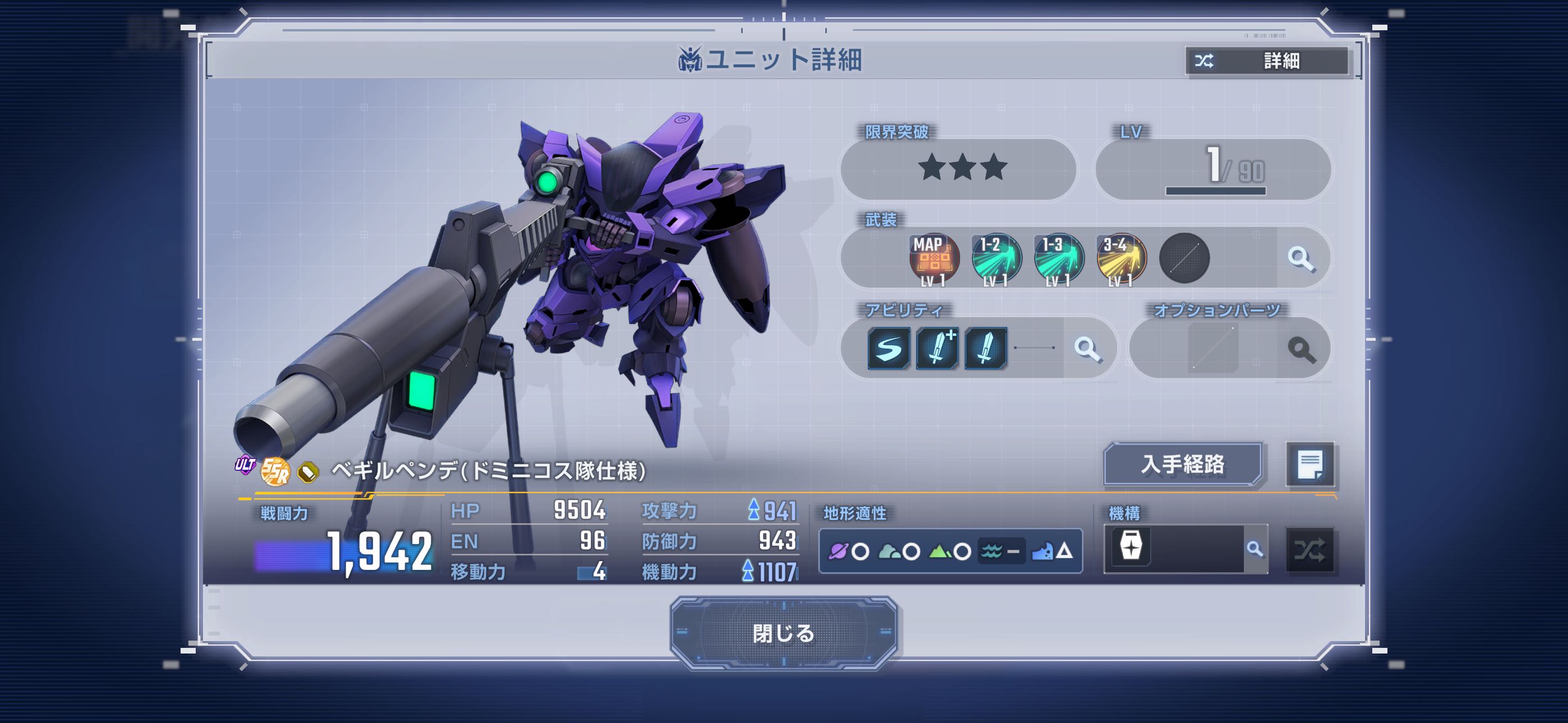Open the 入手経路 acquisition route

[1182, 465]
